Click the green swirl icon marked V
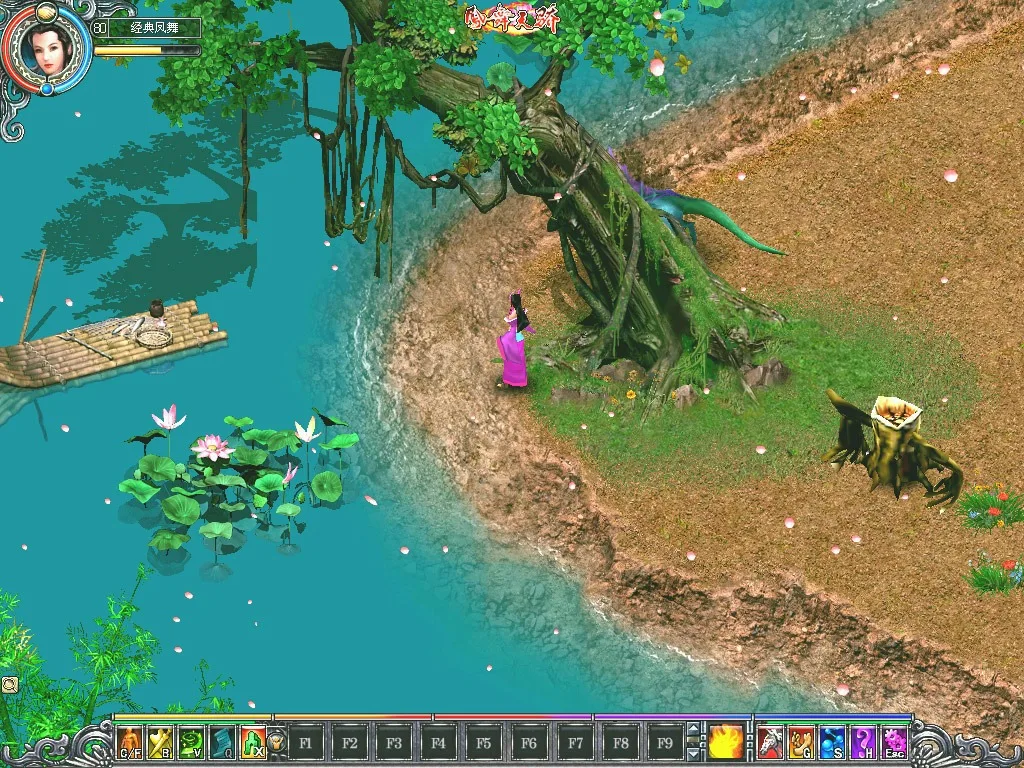The width and height of the screenshot is (1024, 768). [x=191, y=742]
